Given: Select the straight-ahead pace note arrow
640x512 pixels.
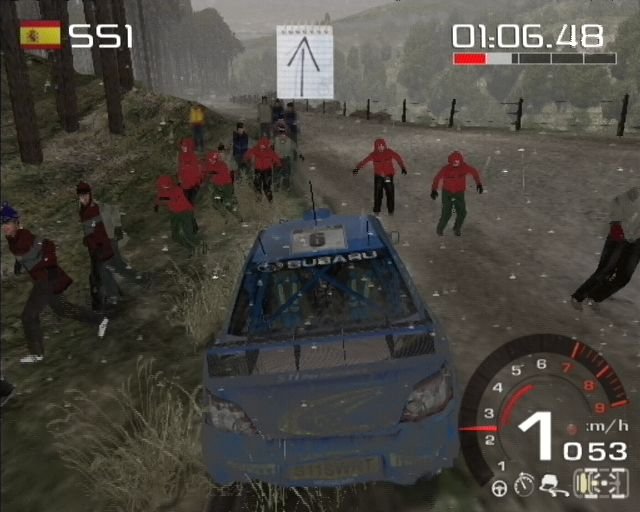Looking at the screenshot, I should [x=304, y=61].
